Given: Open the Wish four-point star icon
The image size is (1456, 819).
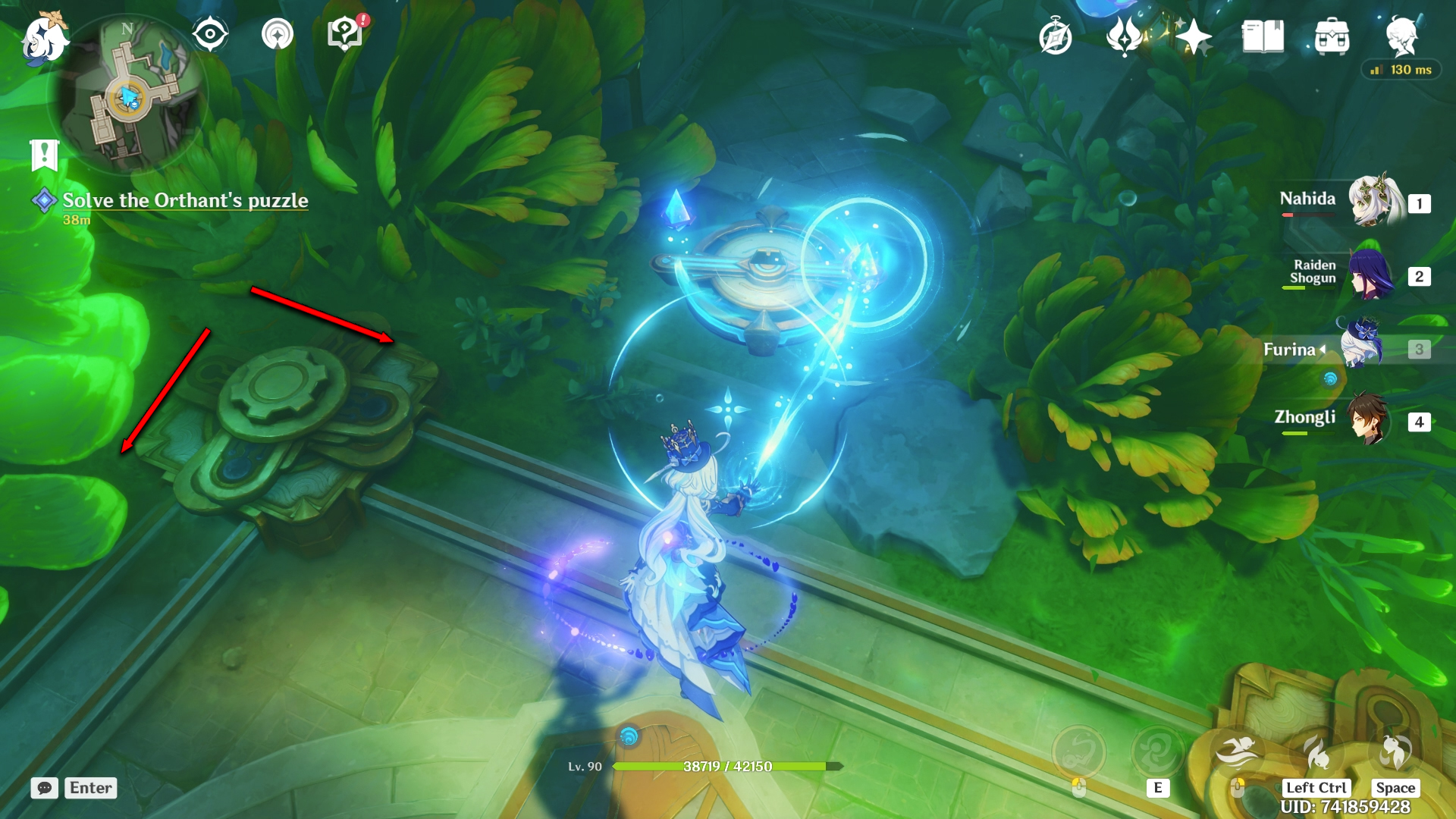Looking at the screenshot, I should pyautogui.click(x=1193, y=36).
